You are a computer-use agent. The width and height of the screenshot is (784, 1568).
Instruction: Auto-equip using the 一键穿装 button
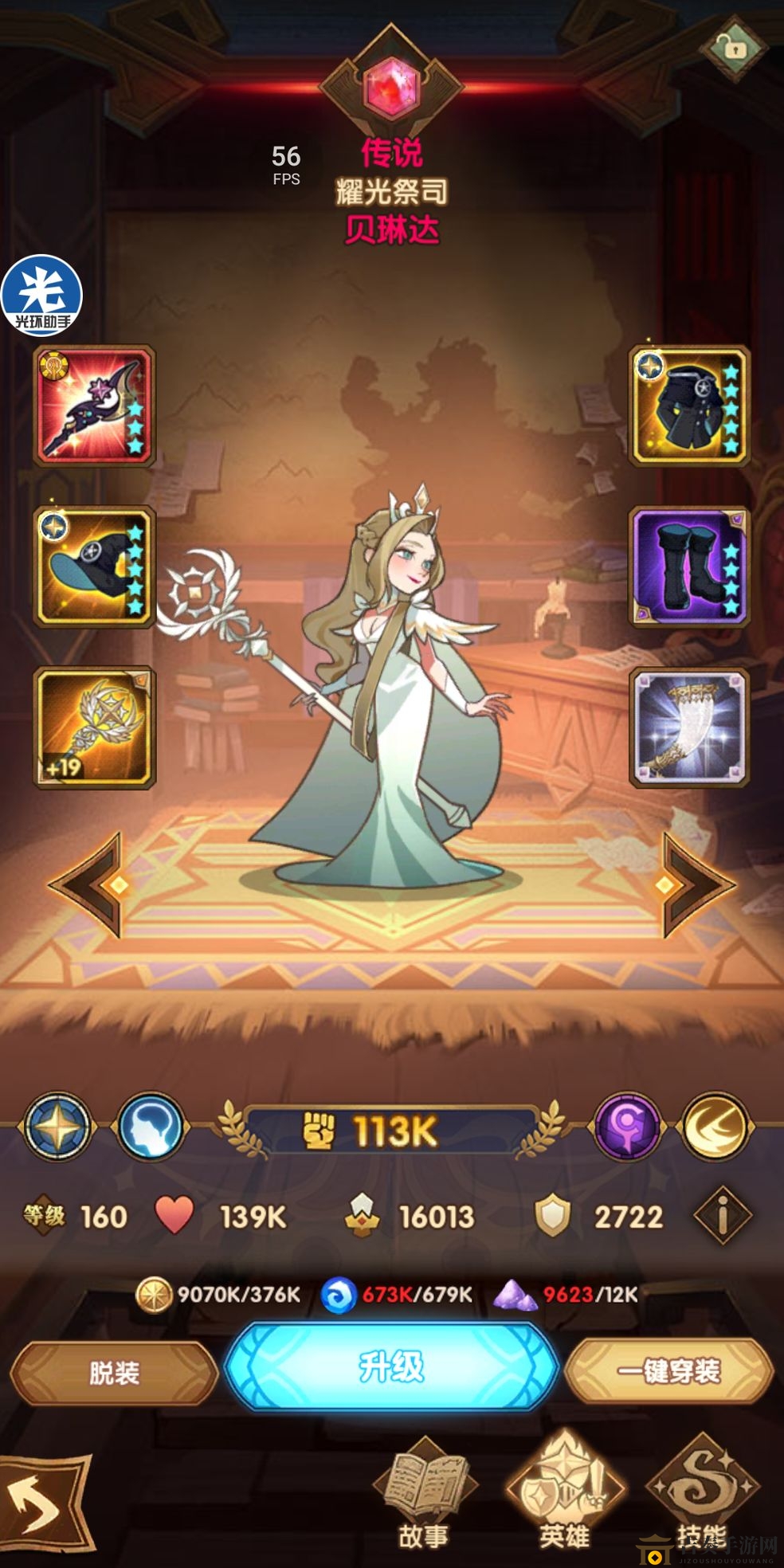tap(669, 1370)
